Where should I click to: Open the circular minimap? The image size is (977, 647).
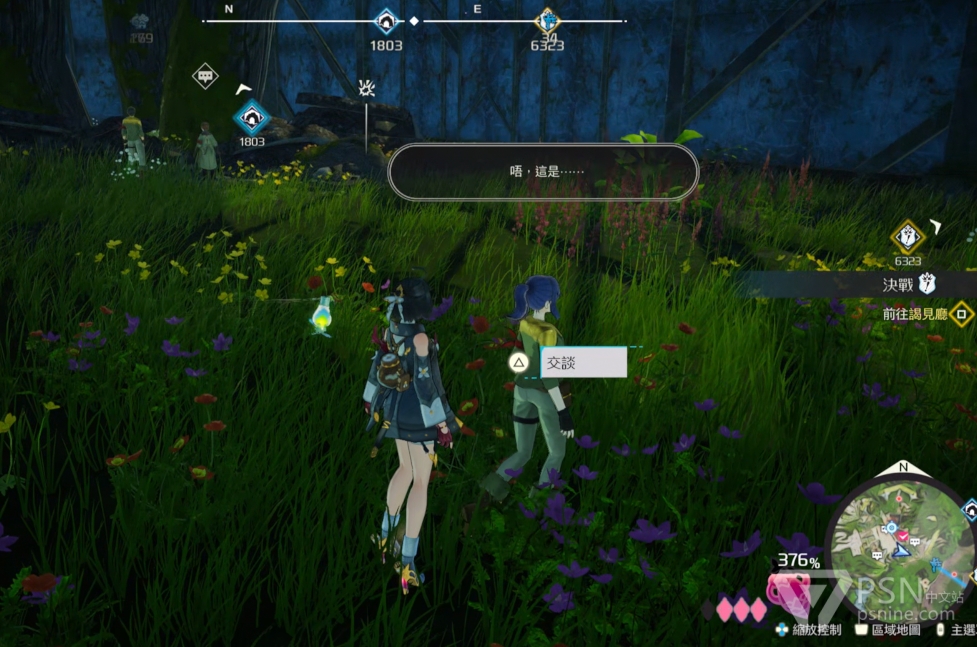click(x=900, y=544)
